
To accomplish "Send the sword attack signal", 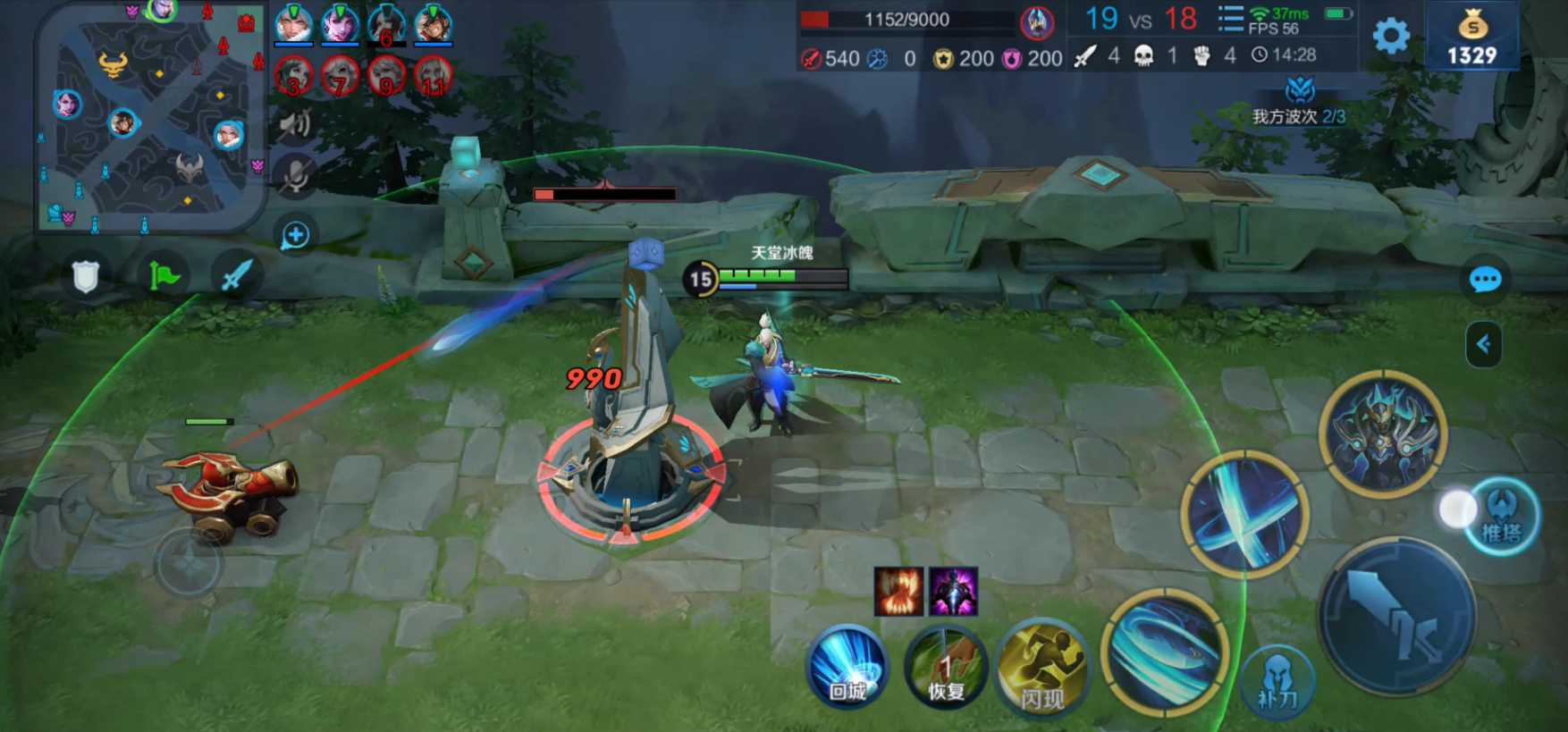I will tap(236, 276).
